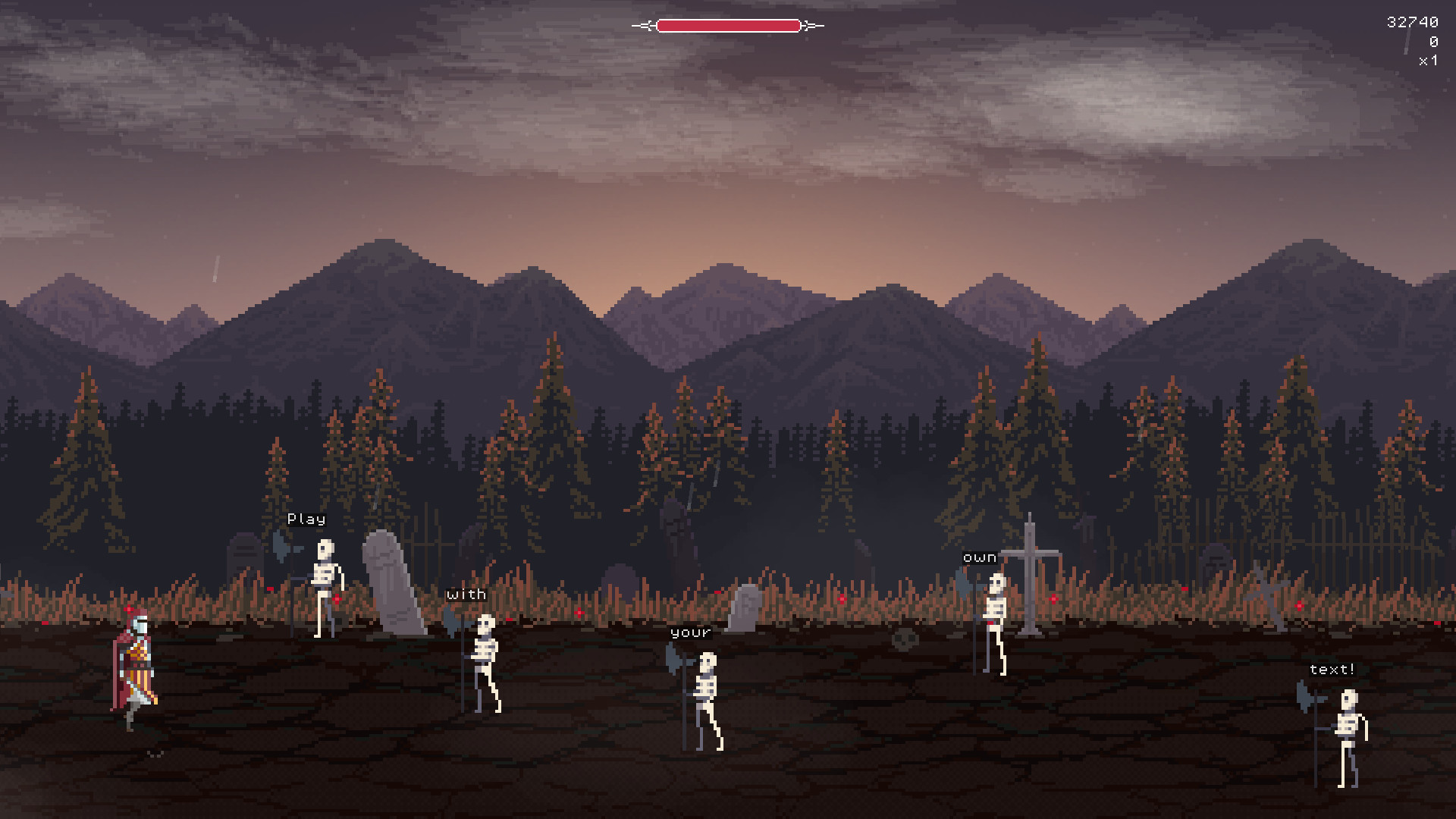This screenshot has width=1456, height=819.
Task: Click the "Play" word label
Action: (x=306, y=519)
